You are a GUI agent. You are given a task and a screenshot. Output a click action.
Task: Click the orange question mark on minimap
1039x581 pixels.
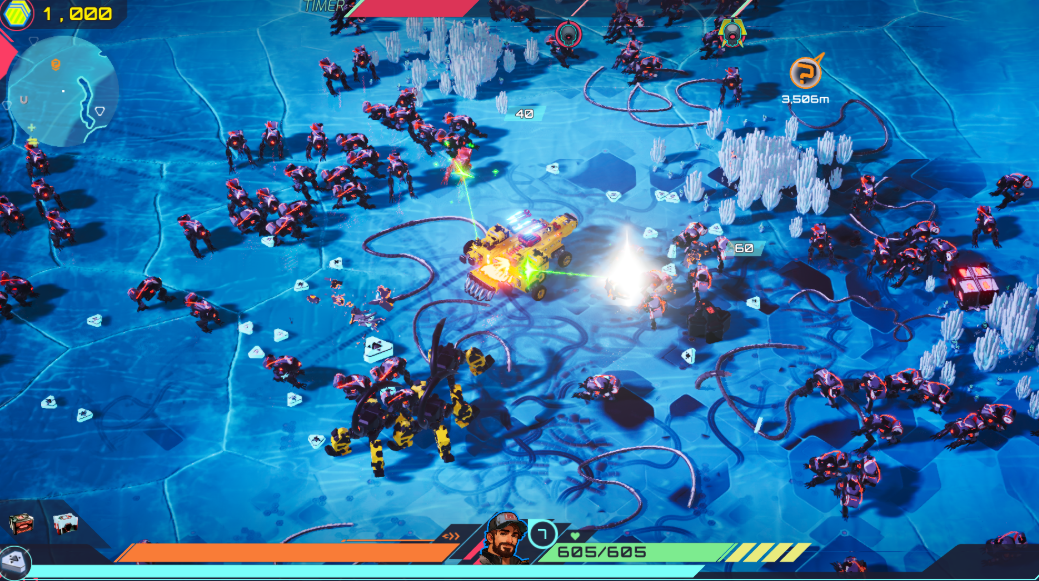(x=57, y=65)
